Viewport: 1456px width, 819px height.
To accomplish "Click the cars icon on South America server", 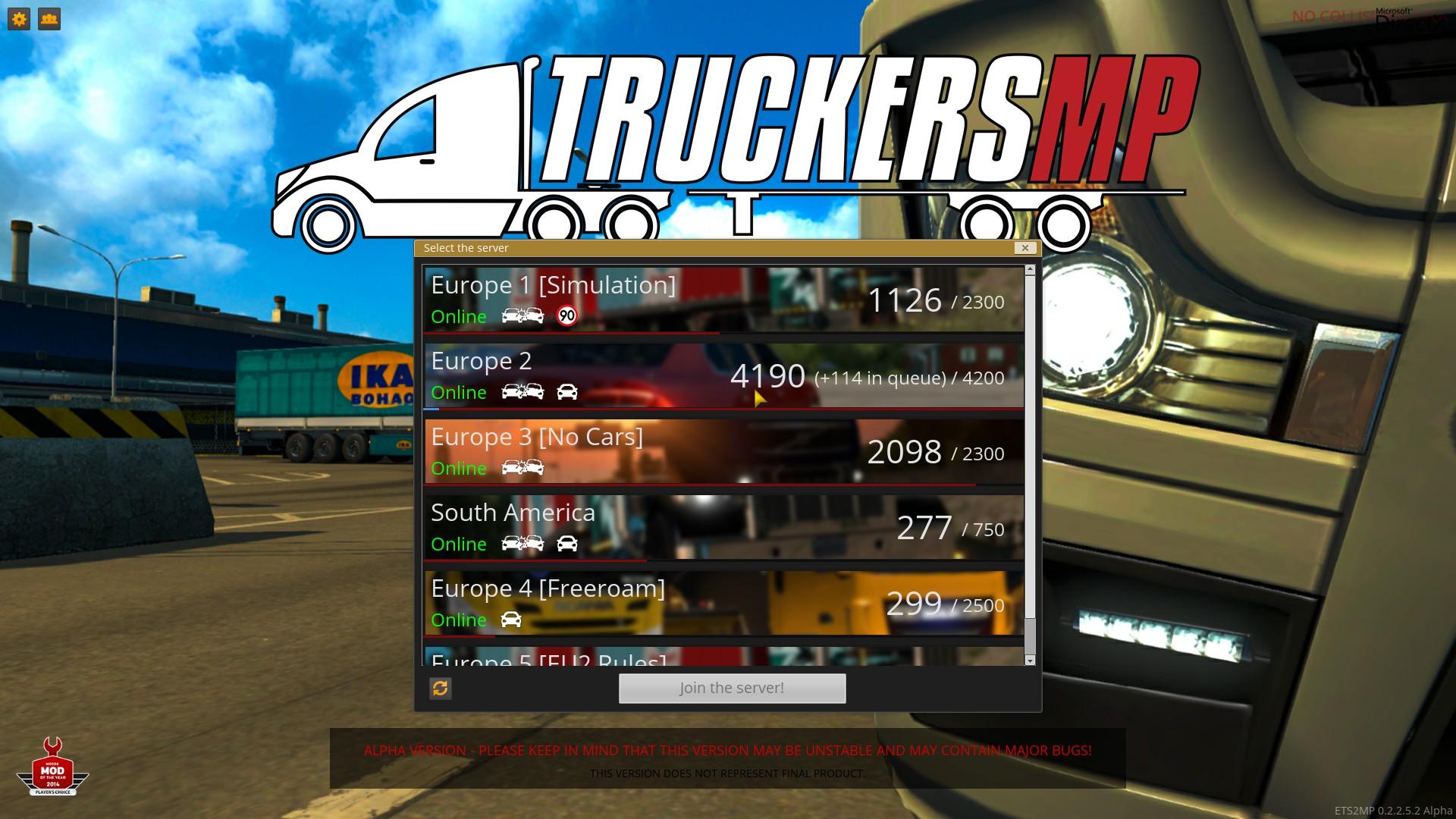I will (568, 543).
